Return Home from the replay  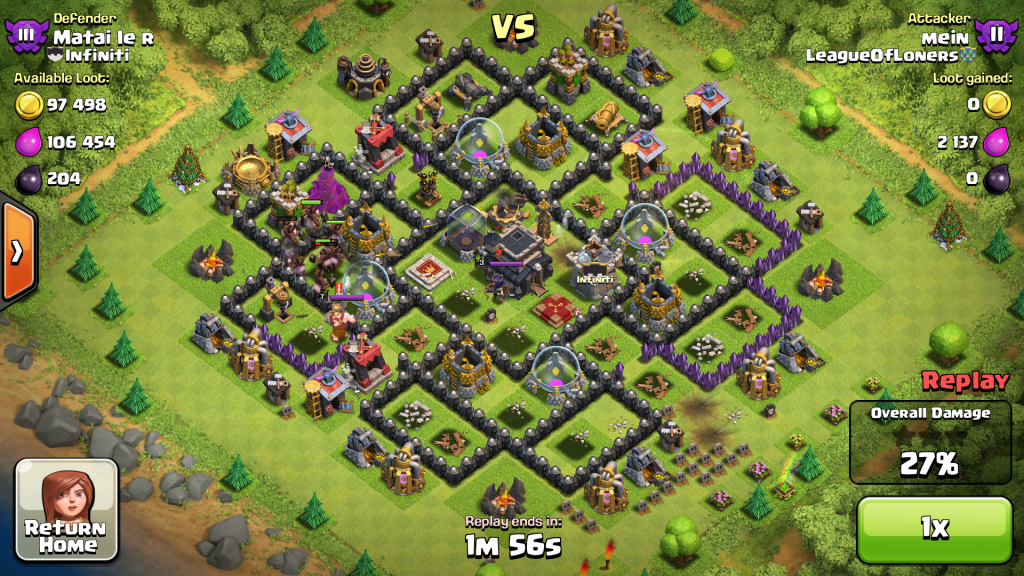[67, 509]
